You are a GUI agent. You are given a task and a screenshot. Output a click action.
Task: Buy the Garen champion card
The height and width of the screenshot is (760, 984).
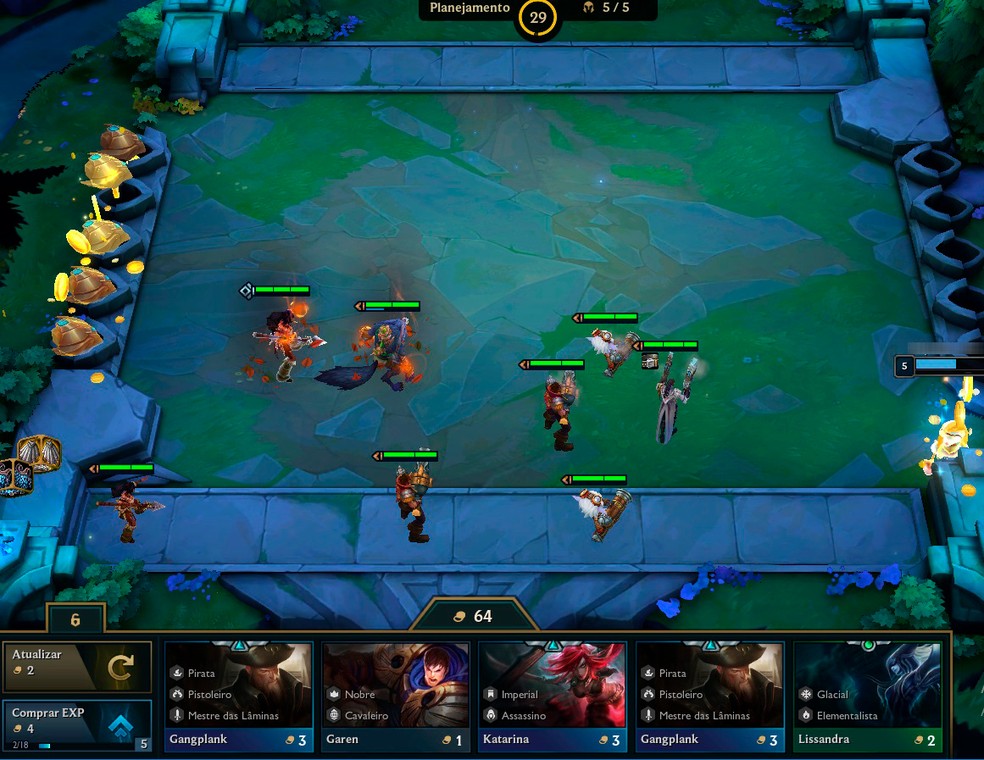pos(395,696)
